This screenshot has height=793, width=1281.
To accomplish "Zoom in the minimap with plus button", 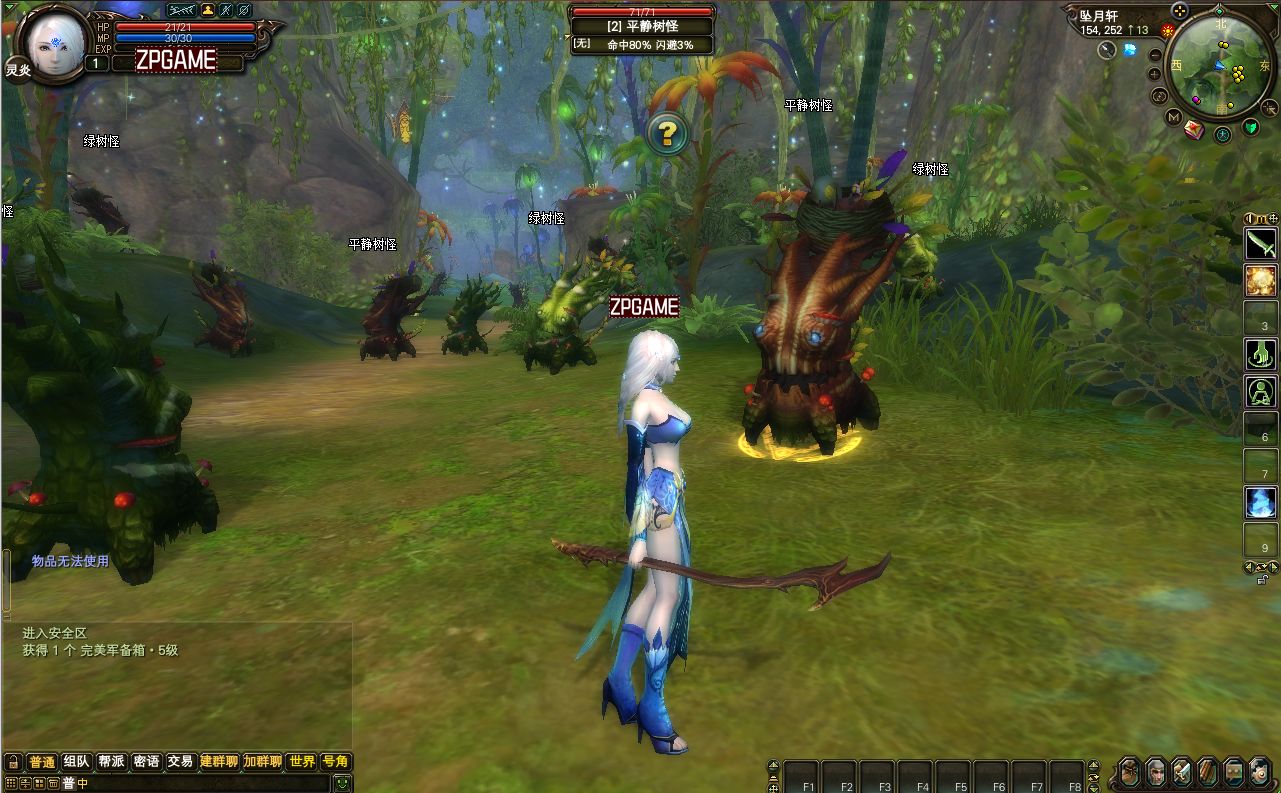I will click(x=1155, y=74).
